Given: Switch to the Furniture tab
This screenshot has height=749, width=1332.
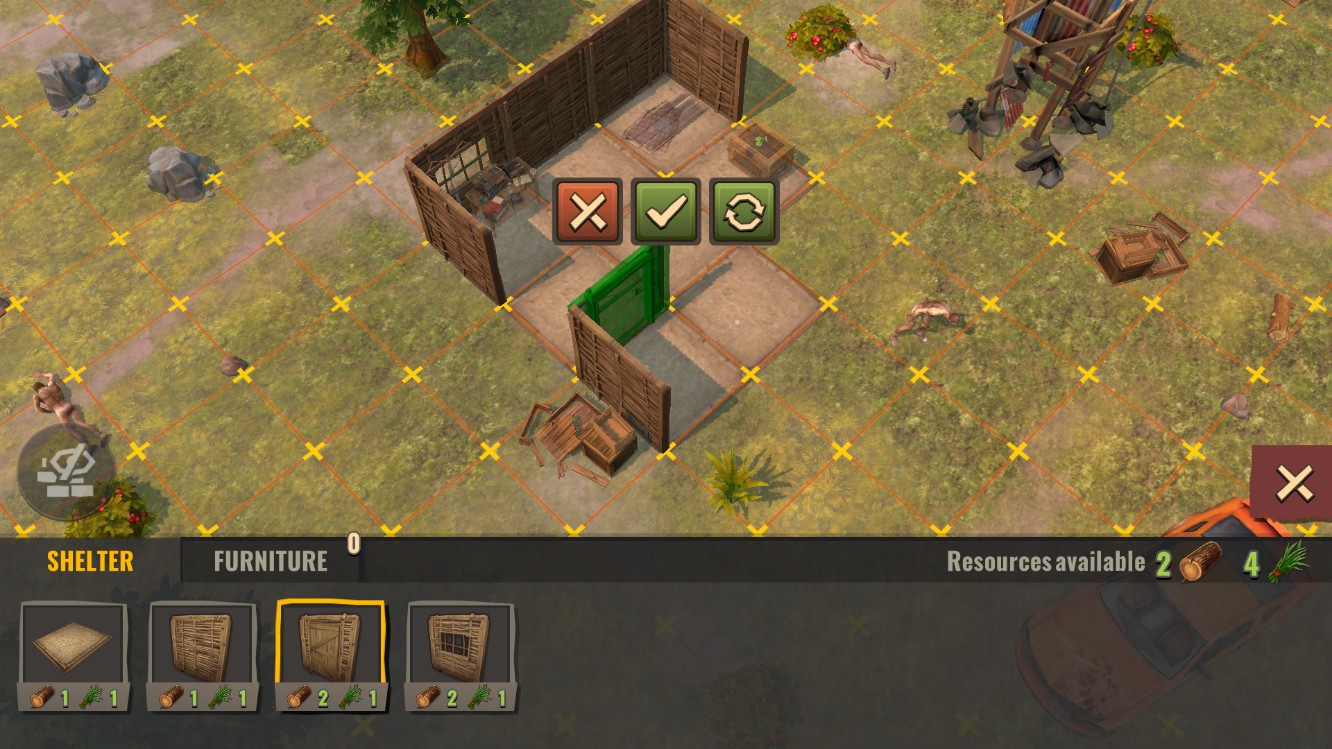Looking at the screenshot, I should [x=270, y=561].
